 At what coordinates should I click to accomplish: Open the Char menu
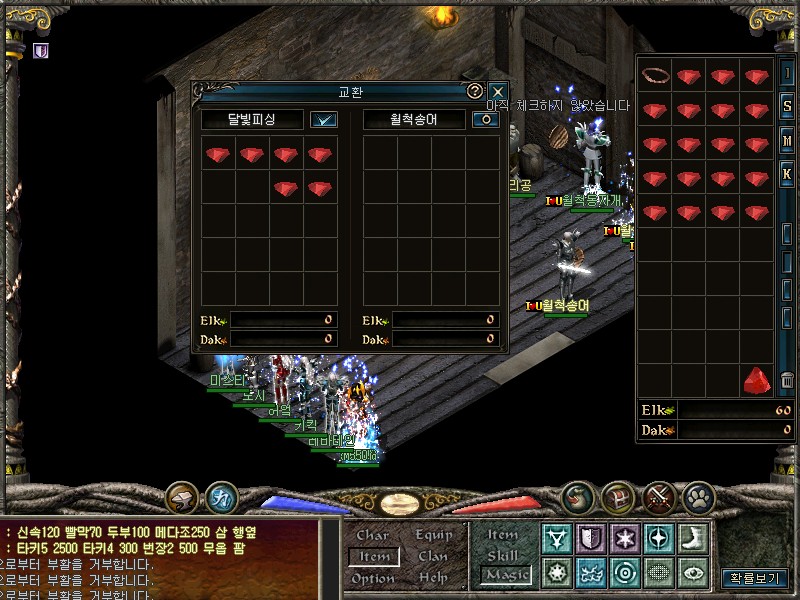[373, 535]
